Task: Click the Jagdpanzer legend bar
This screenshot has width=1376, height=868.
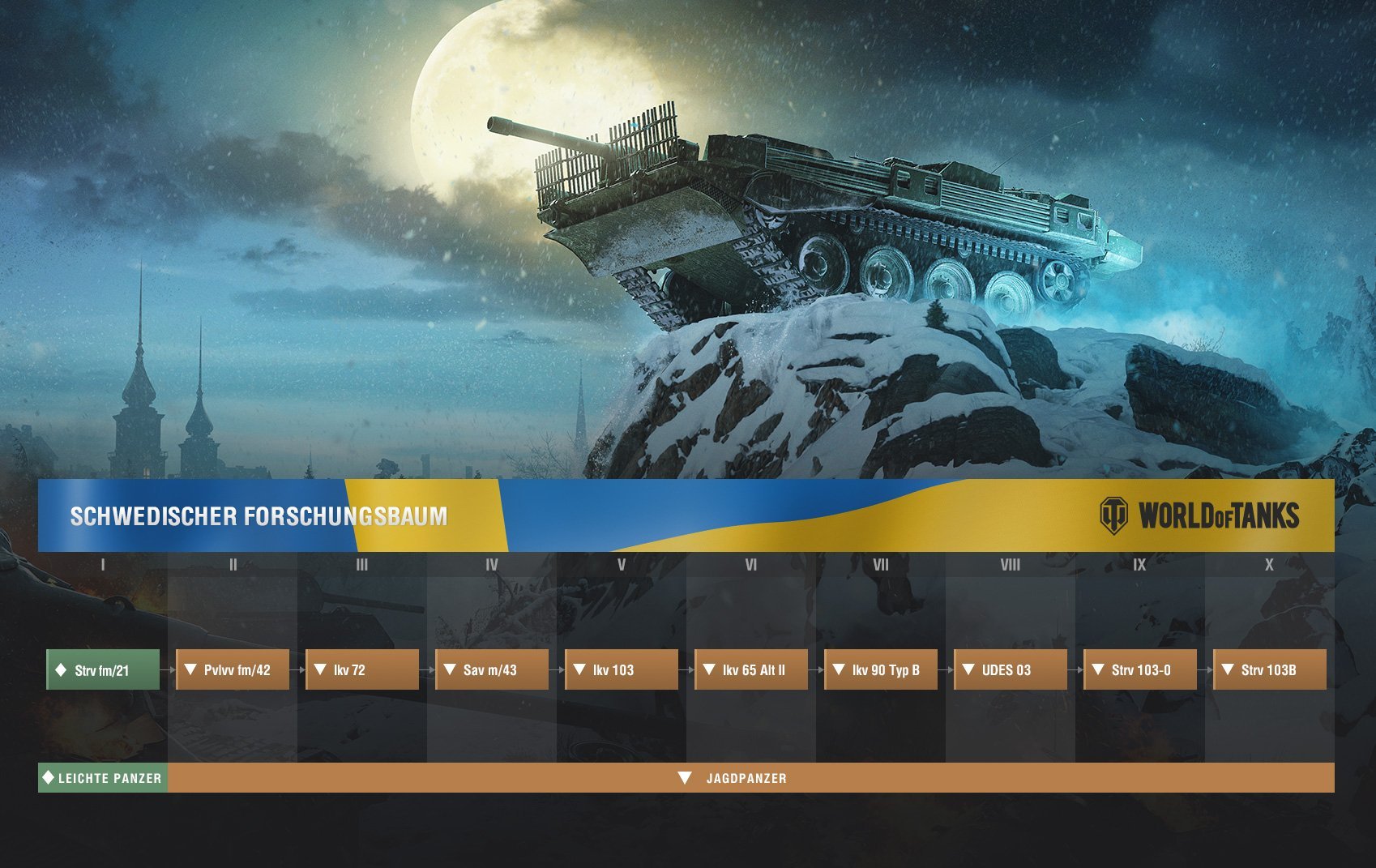Action: point(746,778)
